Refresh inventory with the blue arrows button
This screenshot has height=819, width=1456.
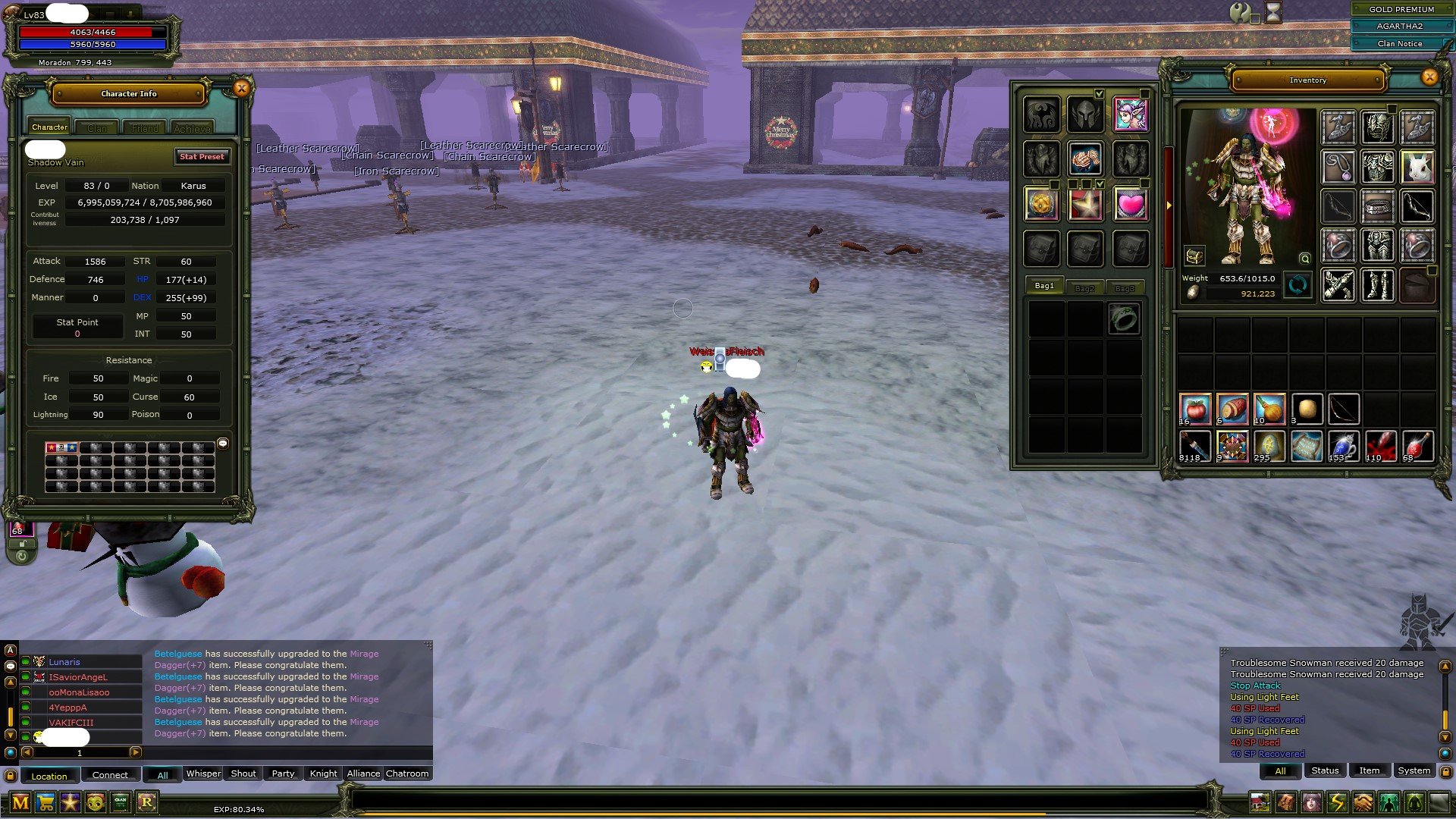coord(1298,286)
